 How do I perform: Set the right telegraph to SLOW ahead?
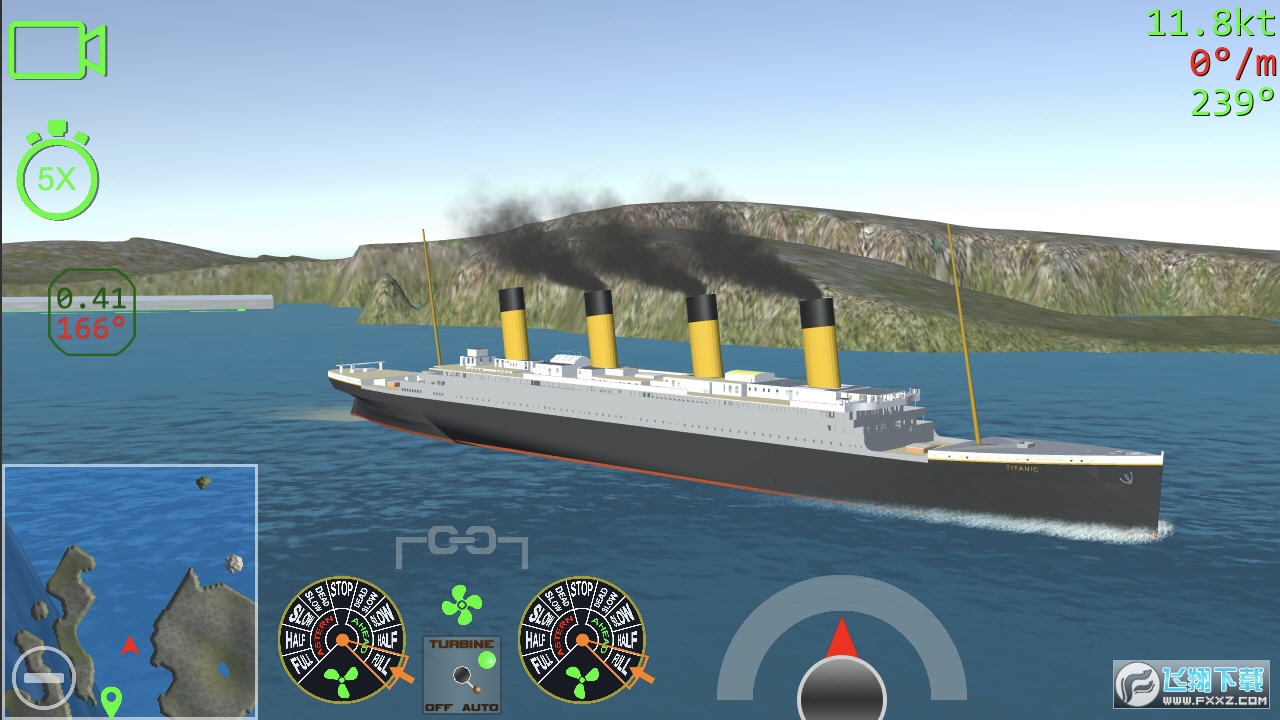click(622, 613)
